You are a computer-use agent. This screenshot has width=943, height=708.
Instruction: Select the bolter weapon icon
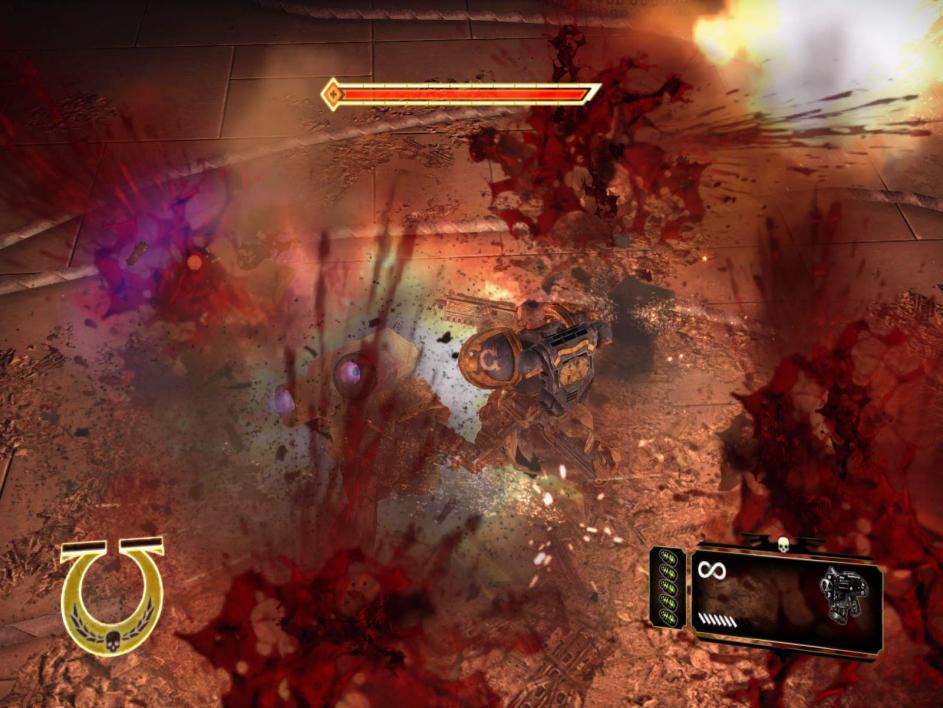843,595
